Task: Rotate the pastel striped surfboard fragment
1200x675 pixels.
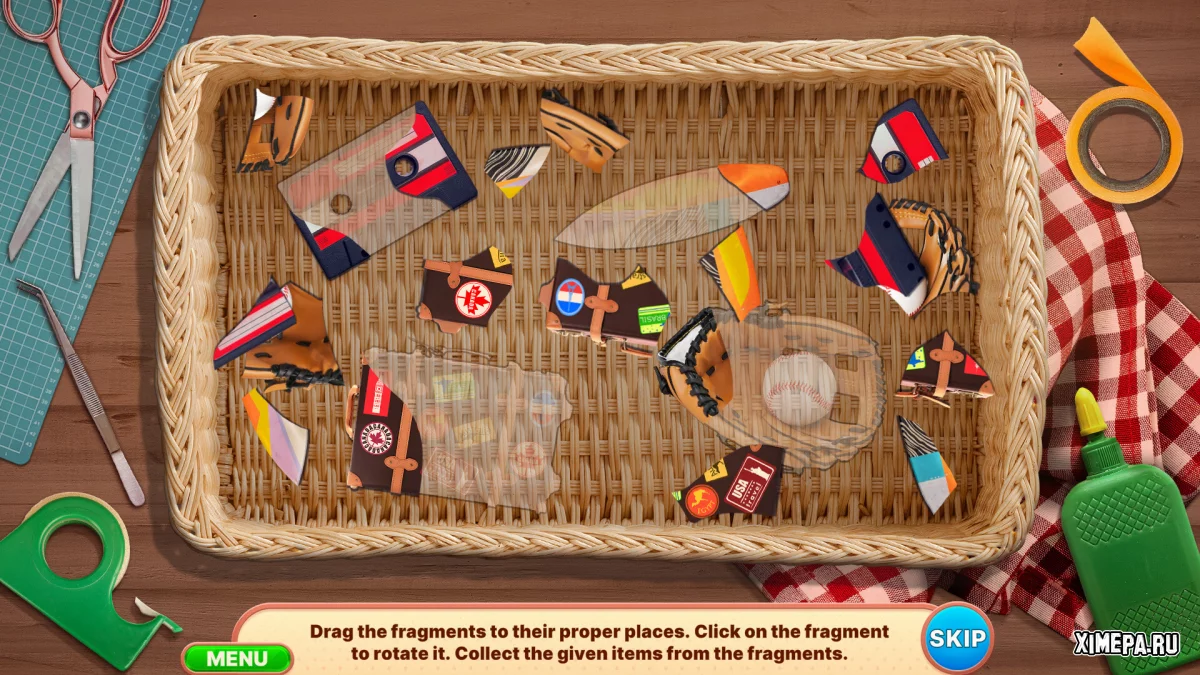Action: coord(275,434)
